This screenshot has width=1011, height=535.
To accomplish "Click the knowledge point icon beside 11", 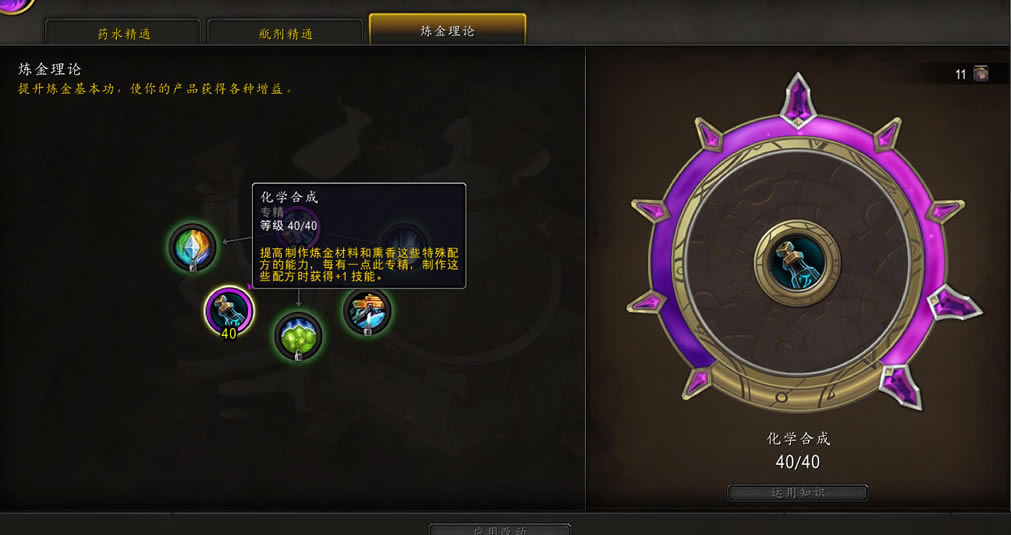I will tap(981, 74).
